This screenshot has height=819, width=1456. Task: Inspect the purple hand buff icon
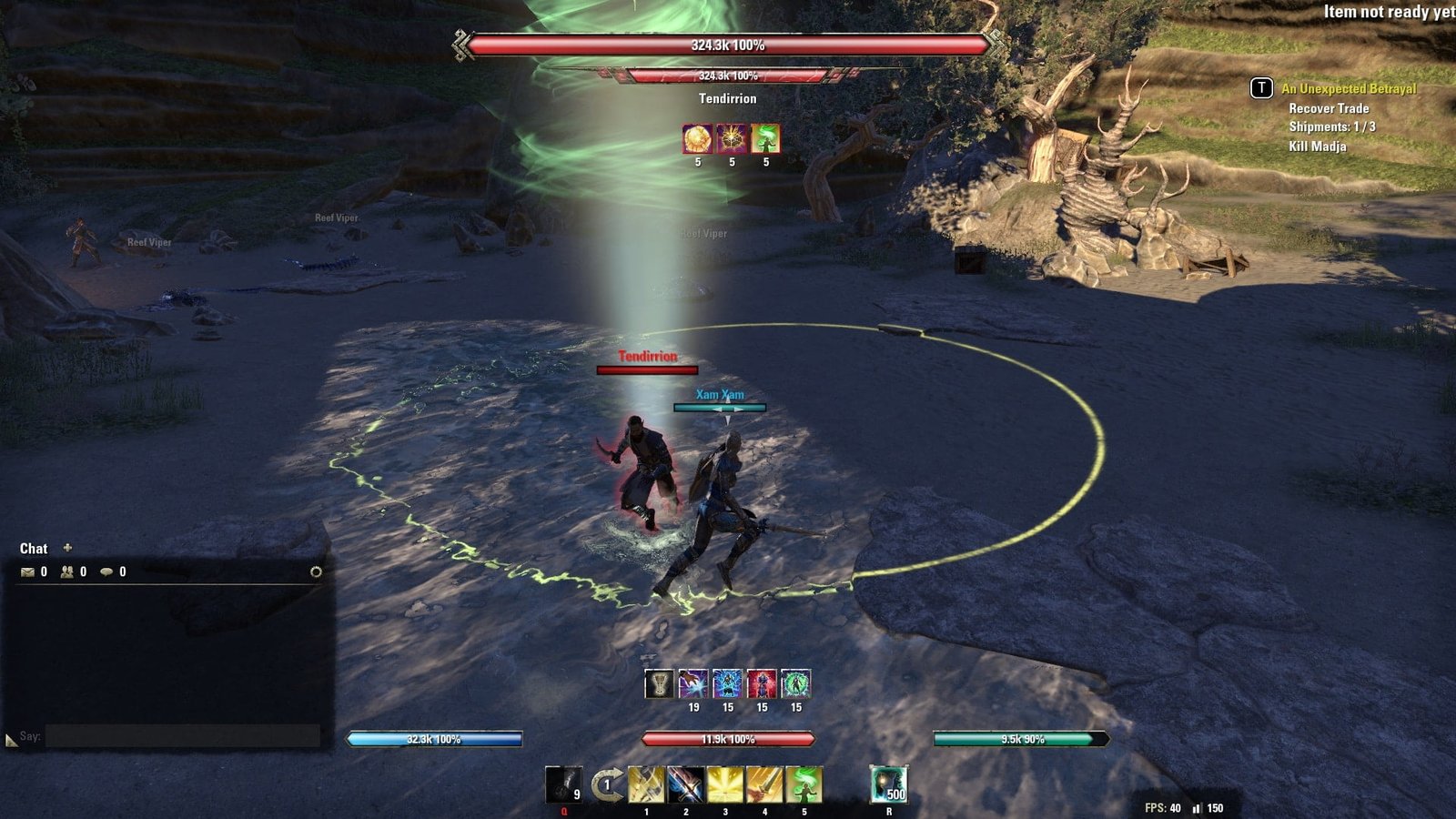coord(693,683)
